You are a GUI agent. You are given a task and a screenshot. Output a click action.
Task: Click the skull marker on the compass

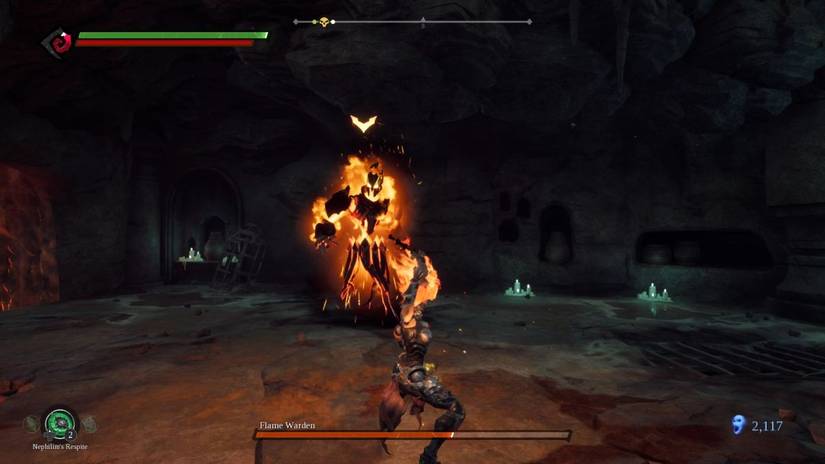tap(323, 21)
